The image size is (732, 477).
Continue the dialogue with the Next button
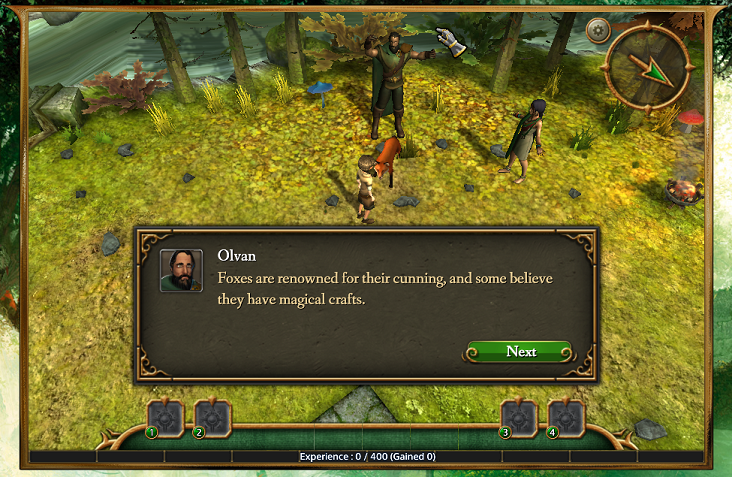pos(520,351)
